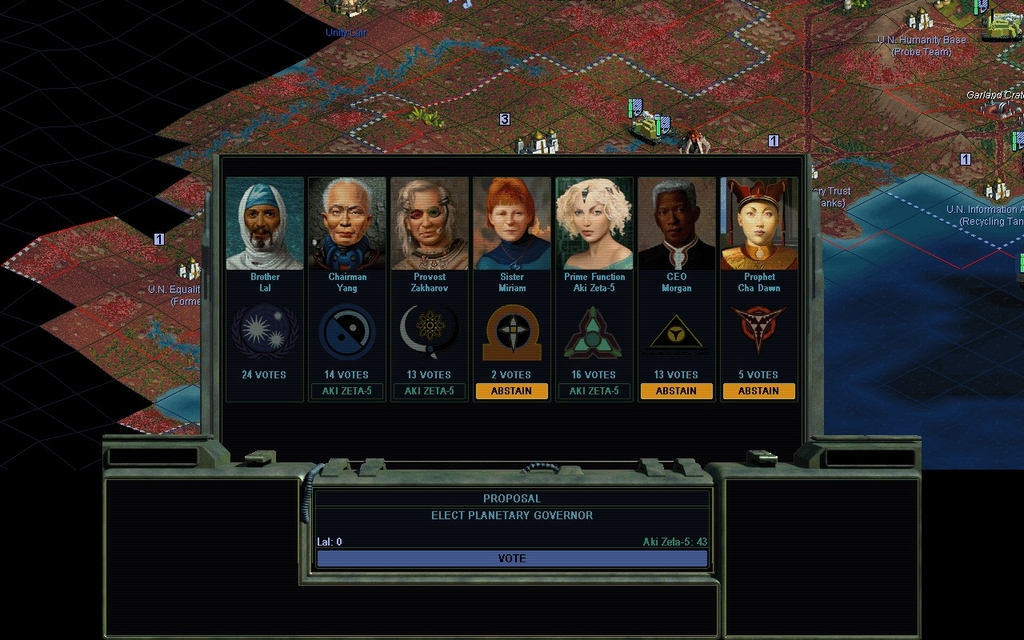Click Chairman Yang's AKI ZETA-5 vote label
The width and height of the screenshot is (1024, 640).
(x=347, y=391)
